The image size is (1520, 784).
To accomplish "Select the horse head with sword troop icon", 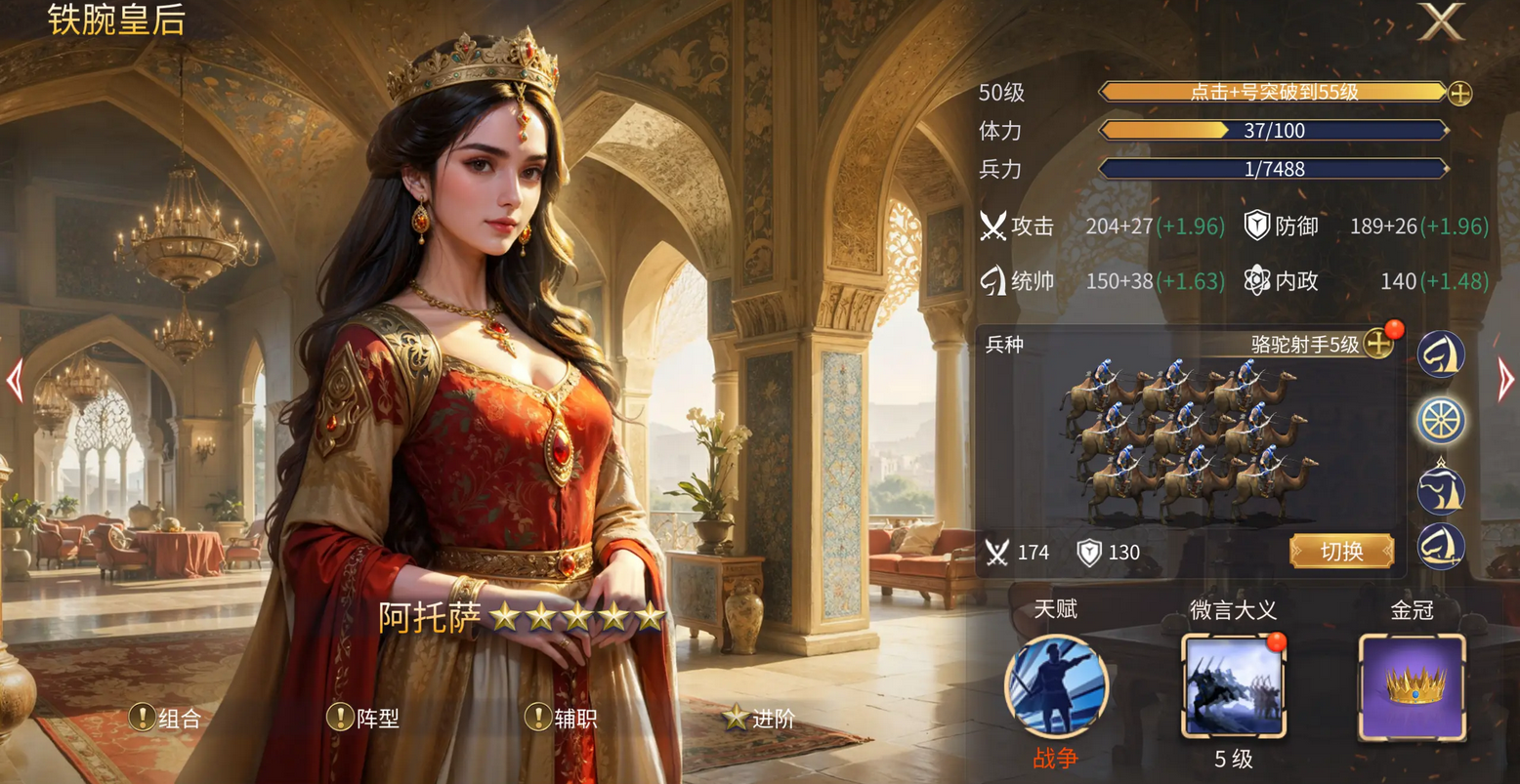I will (1441, 548).
